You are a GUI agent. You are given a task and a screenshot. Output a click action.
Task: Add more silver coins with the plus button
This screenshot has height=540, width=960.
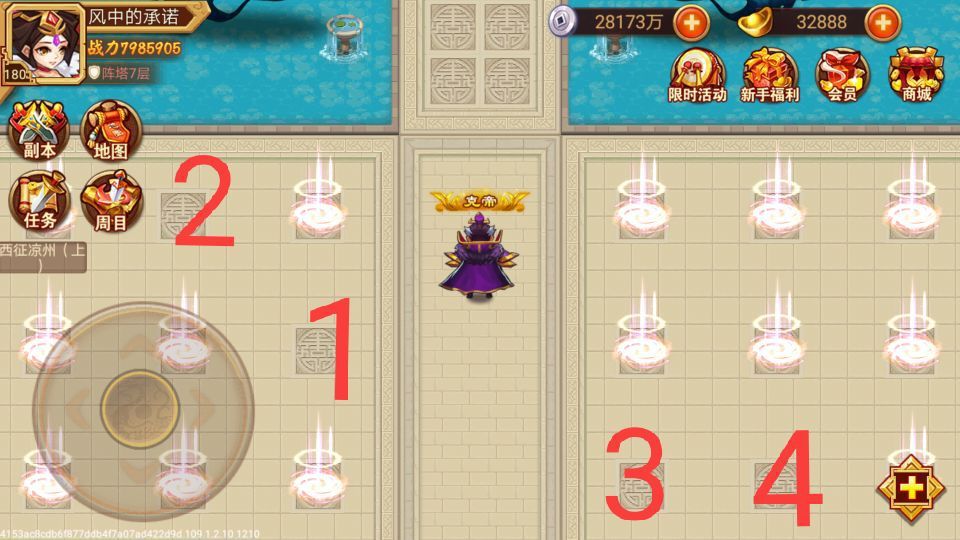point(691,21)
